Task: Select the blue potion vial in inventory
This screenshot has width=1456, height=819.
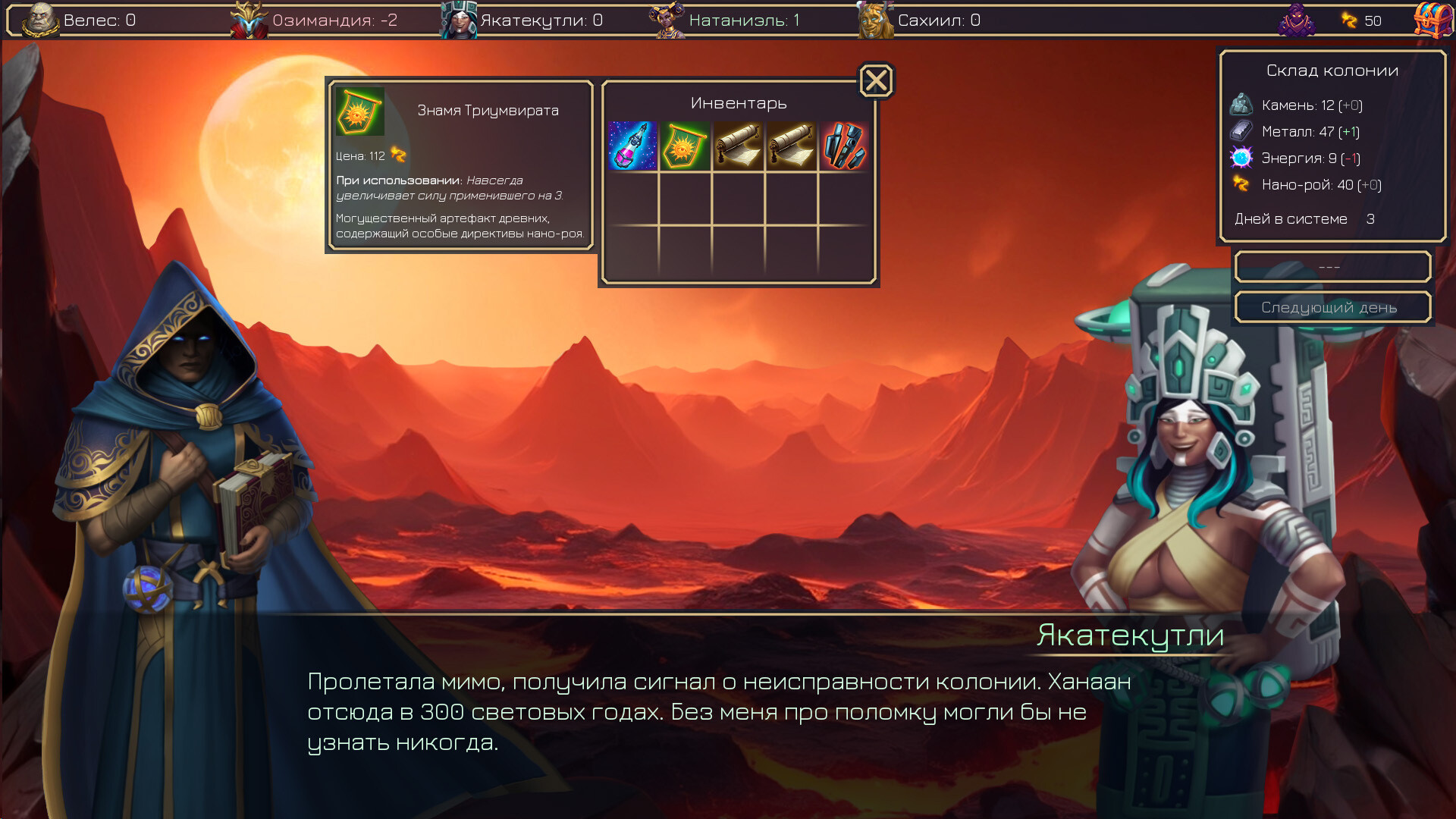Action: 632,146
